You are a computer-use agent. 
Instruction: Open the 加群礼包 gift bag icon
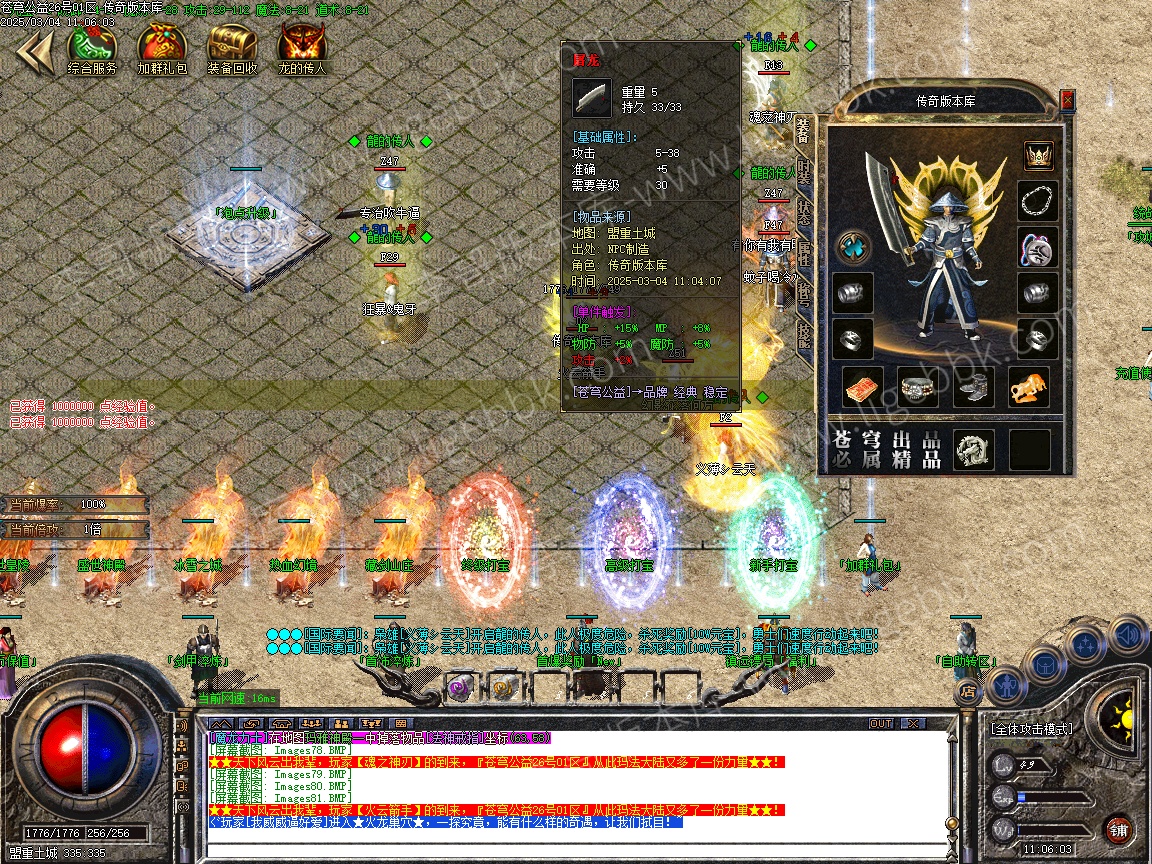point(162,46)
